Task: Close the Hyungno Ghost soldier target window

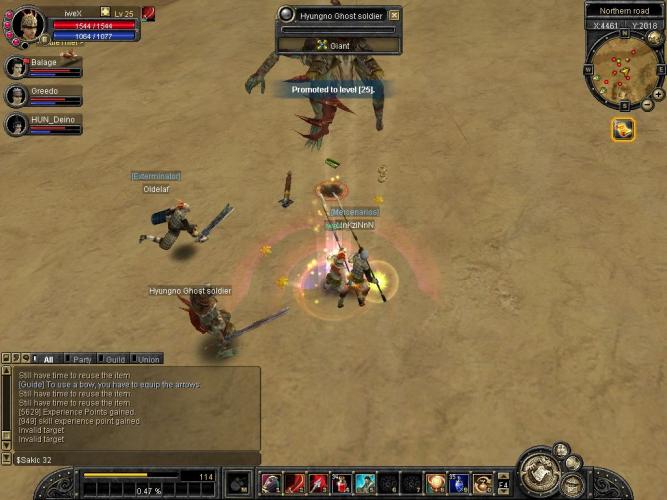Action: coord(394,15)
